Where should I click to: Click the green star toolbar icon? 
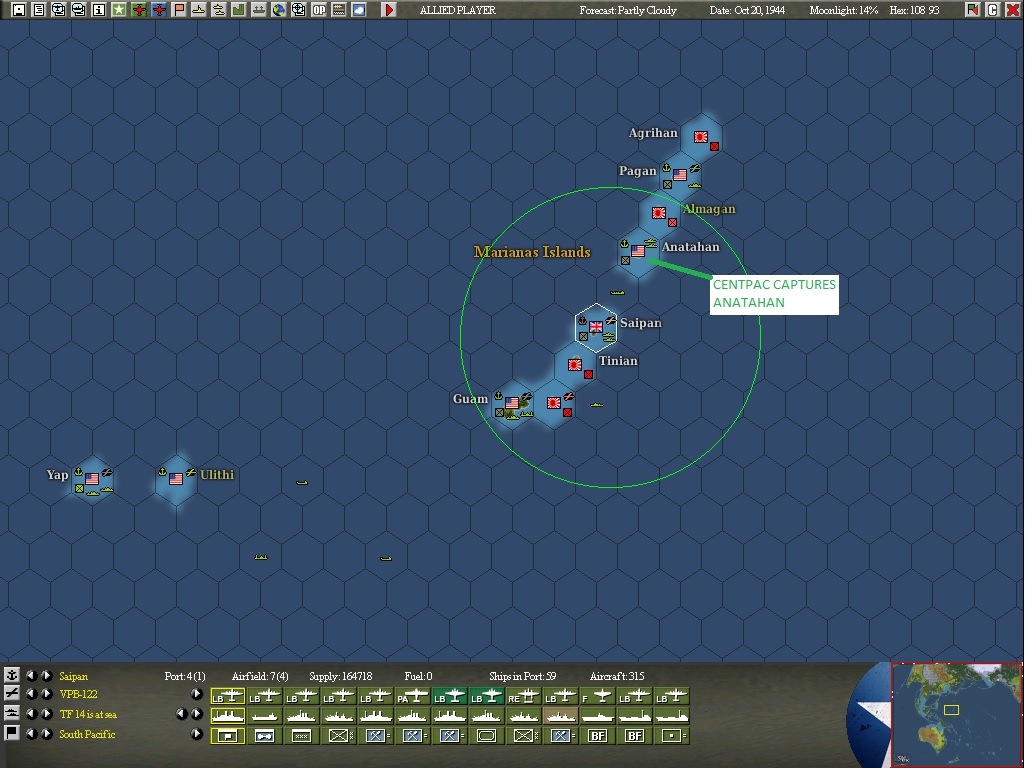118,10
